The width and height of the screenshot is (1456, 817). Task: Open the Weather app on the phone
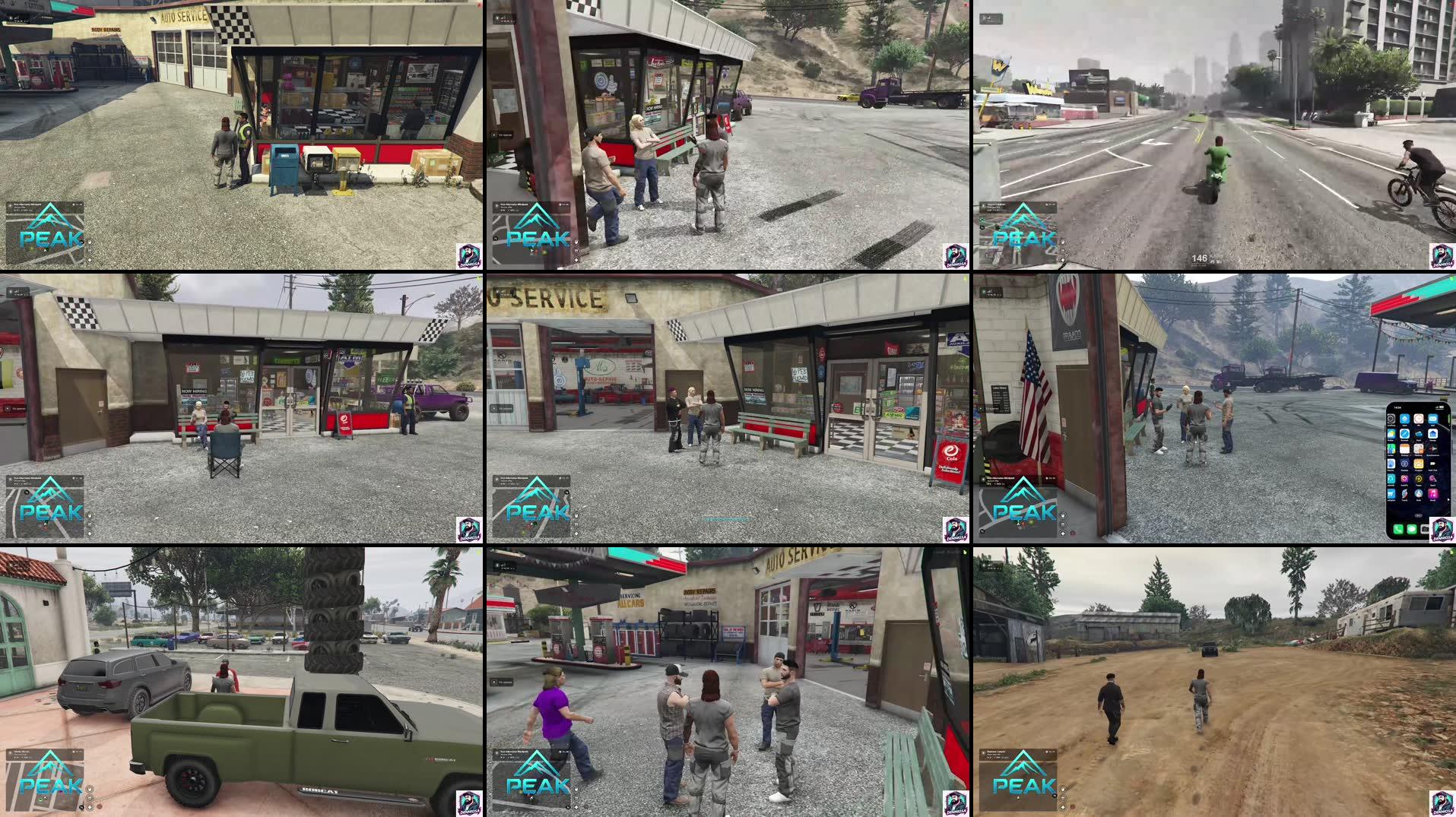click(1391, 434)
